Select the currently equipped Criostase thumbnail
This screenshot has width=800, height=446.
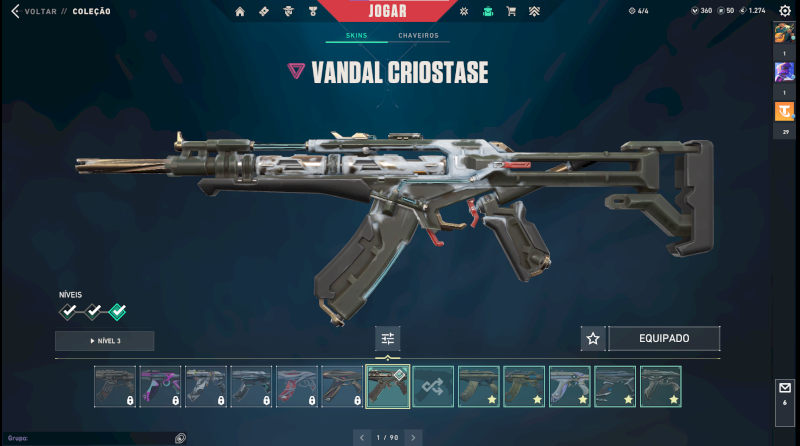388,386
